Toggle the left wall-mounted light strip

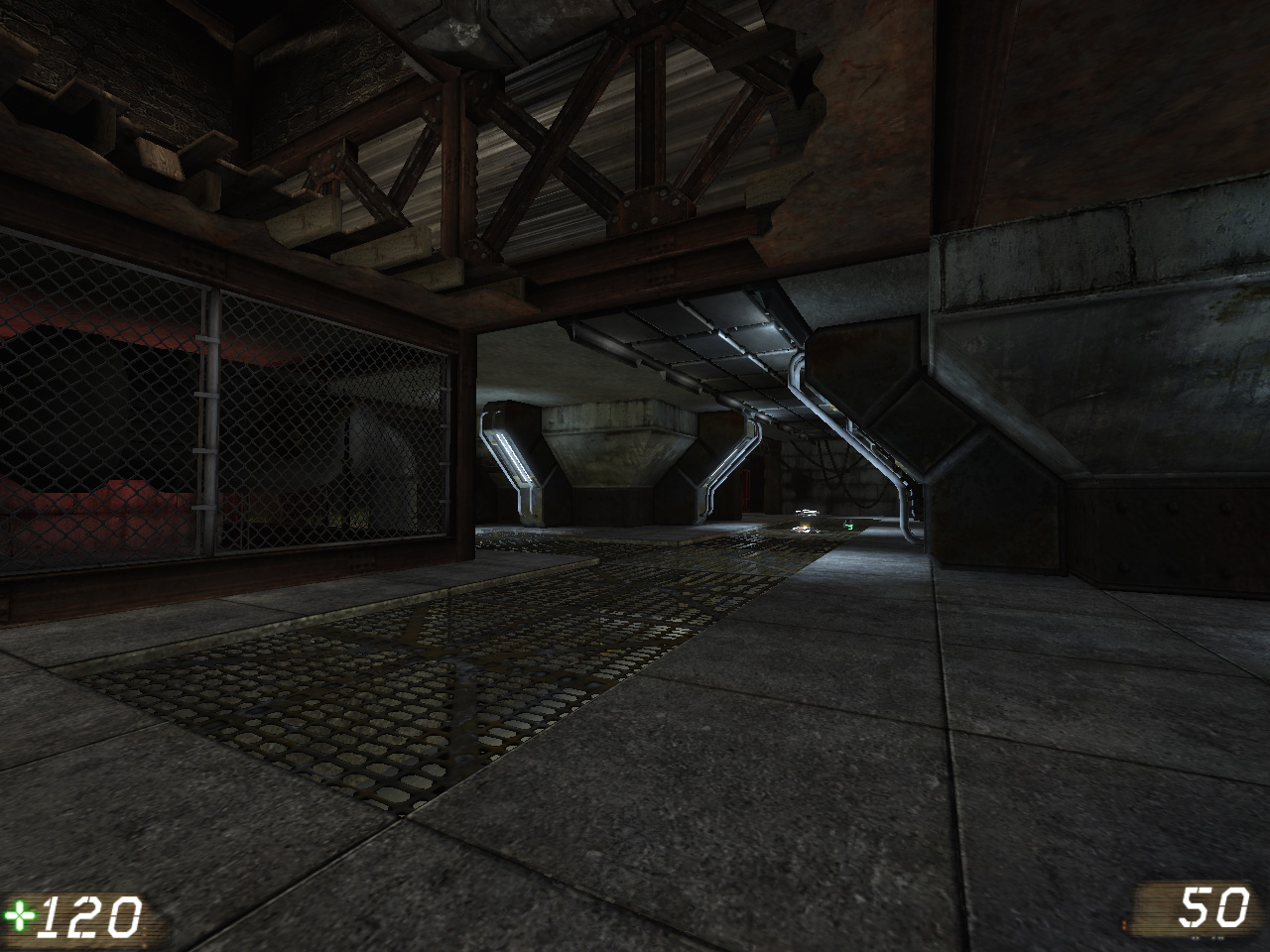click(515, 456)
